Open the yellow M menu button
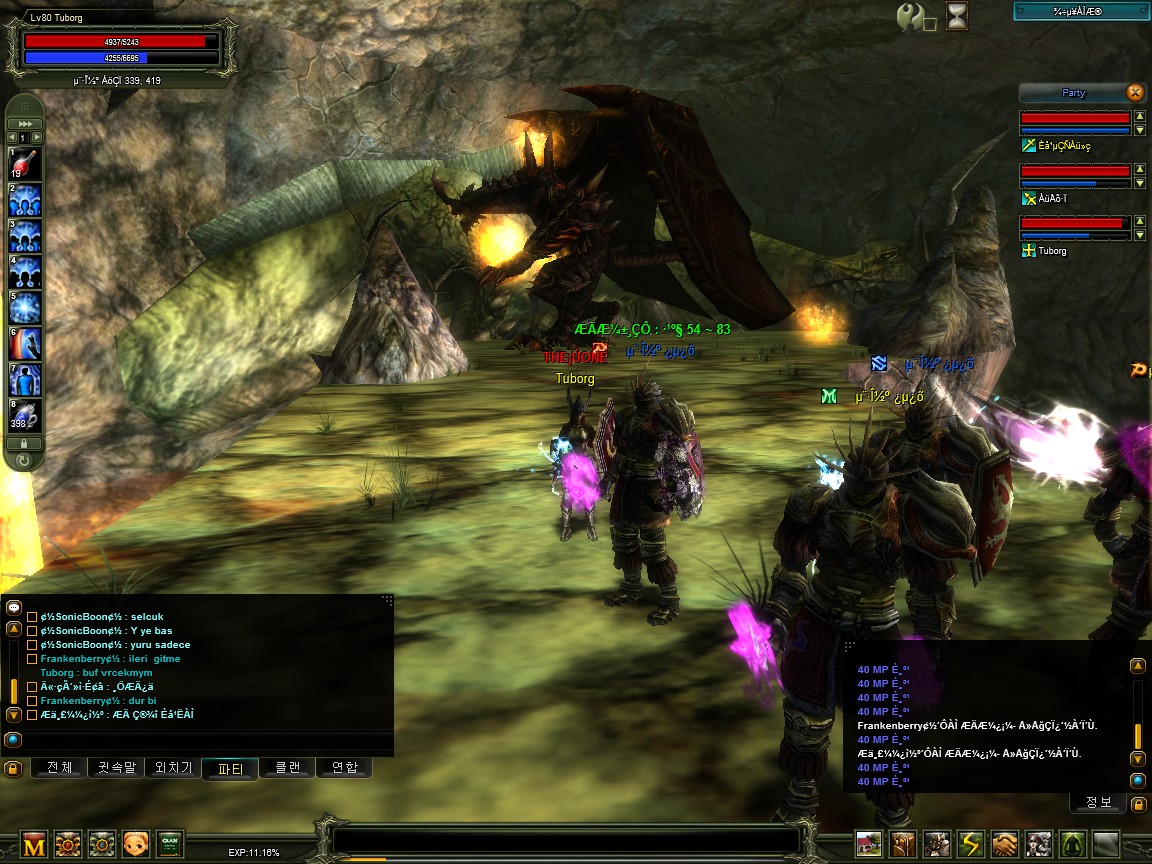Viewport: 1152px width, 864px height. [34, 844]
